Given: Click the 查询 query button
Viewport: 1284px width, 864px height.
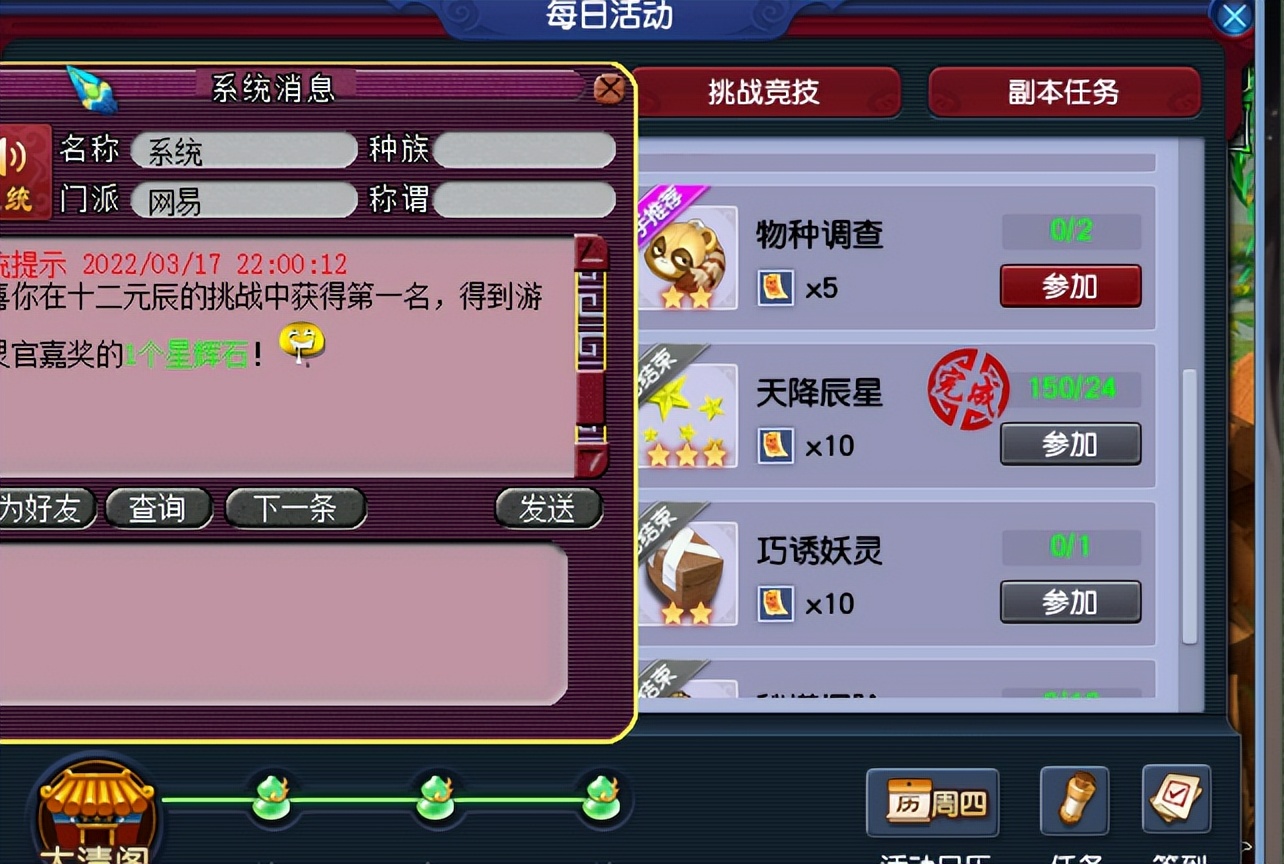Looking at the screenshot, I should click(x=159, y=508).
